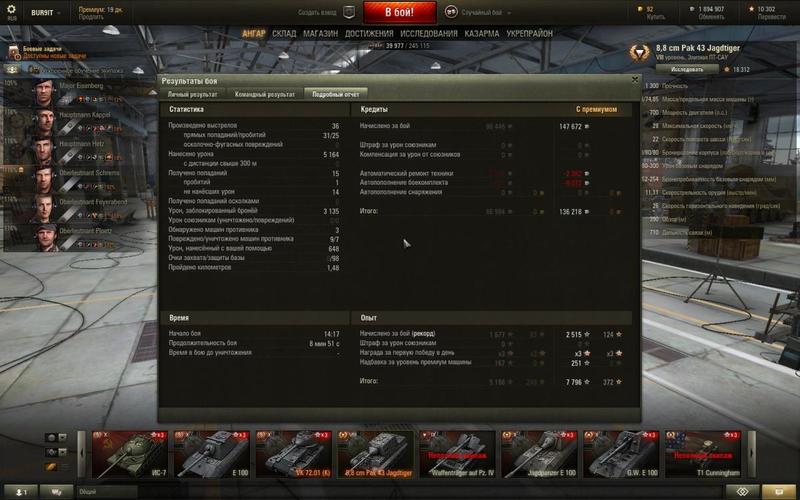Select the T1 Cunningham tank slot
The image size is (800, 500).
click(x=703, y=455)
